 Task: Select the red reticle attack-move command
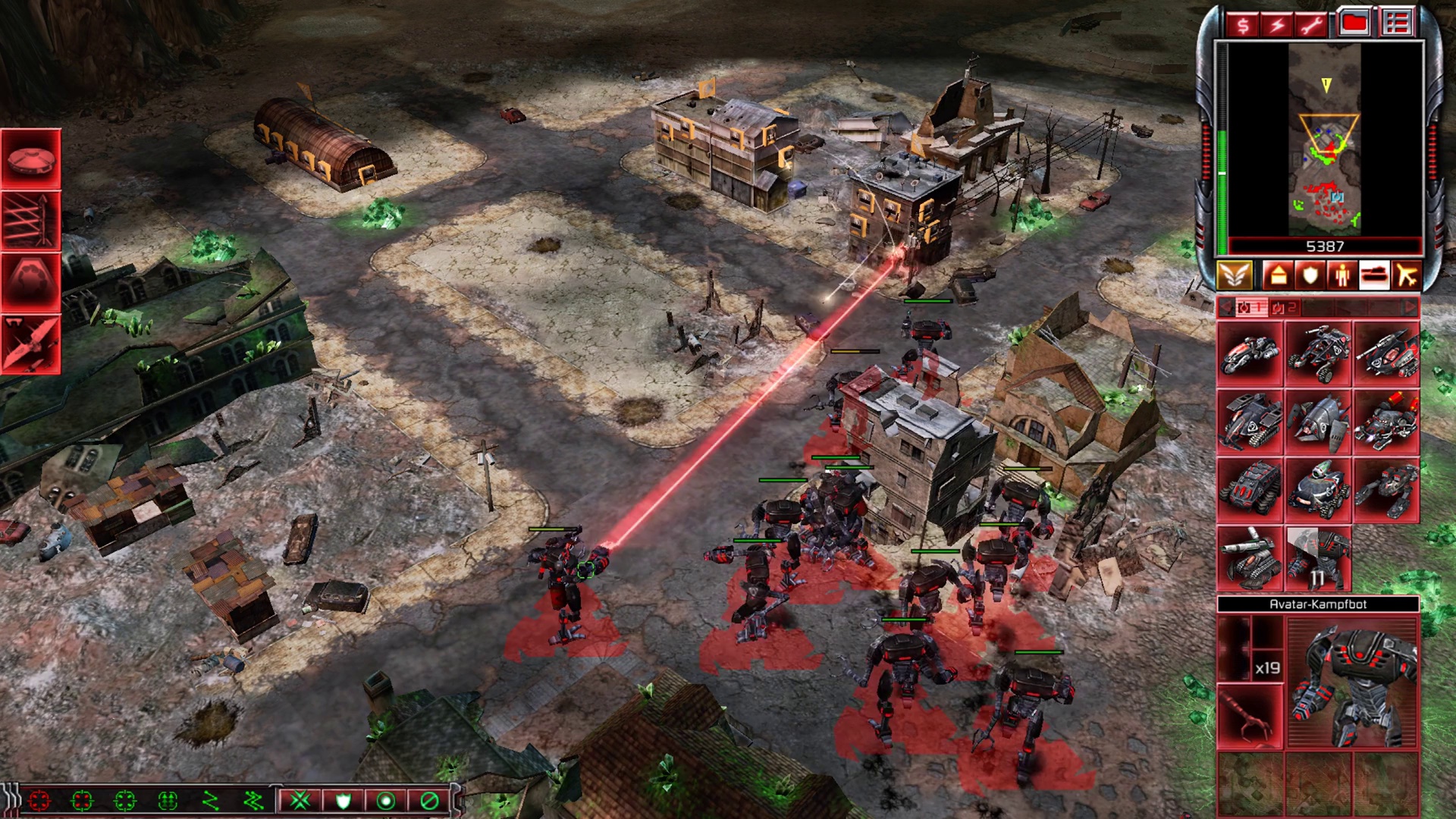coord(39,801)
